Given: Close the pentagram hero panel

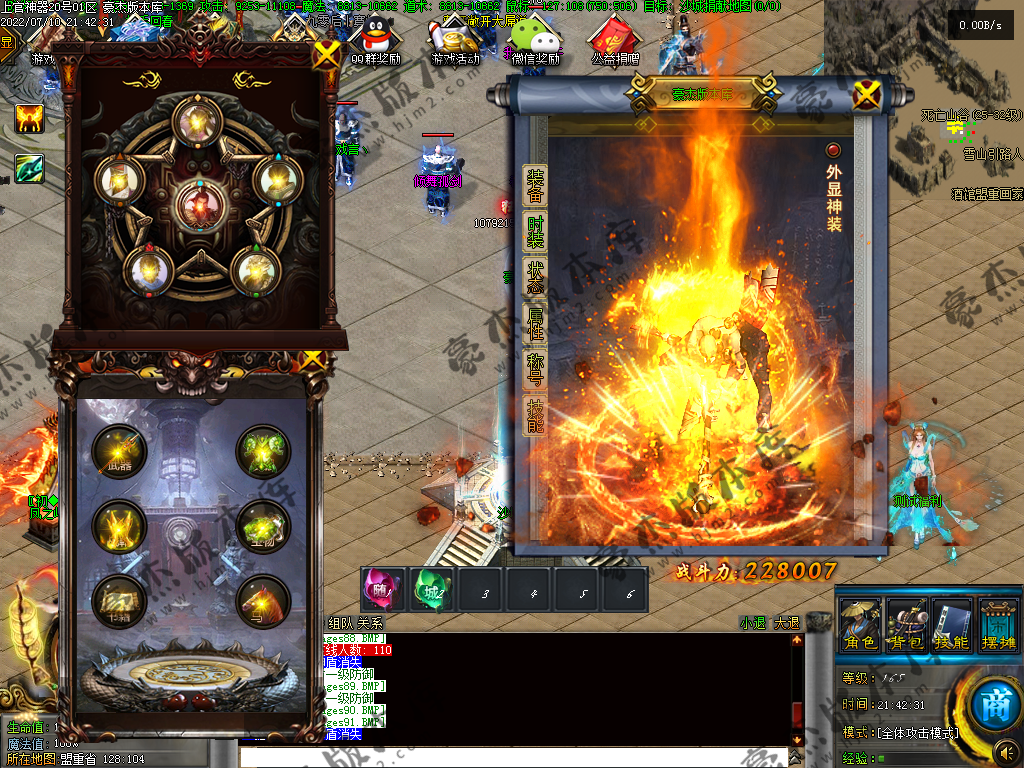Looking at the screenshot, I should (326, 55).
